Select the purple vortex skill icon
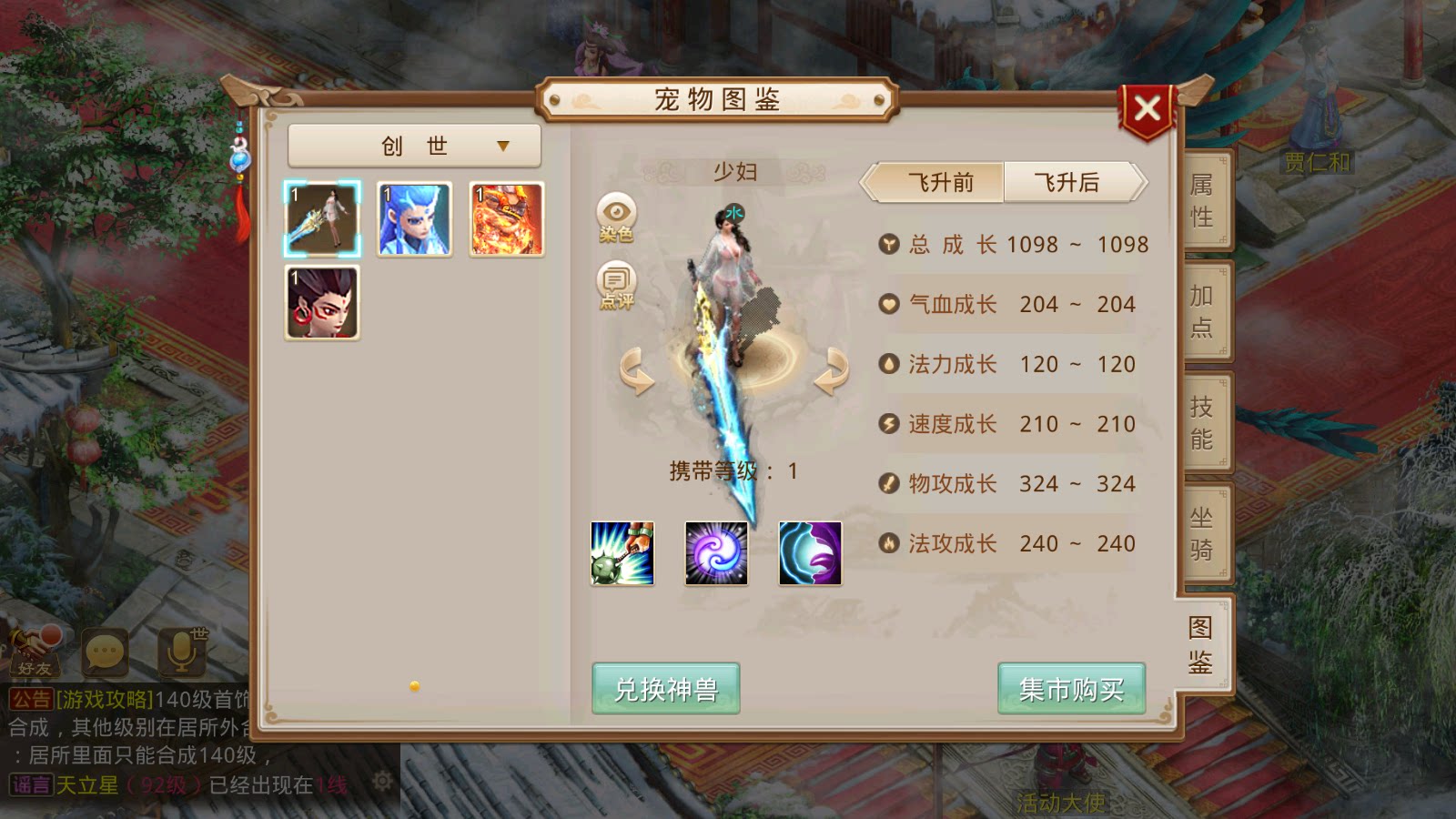This screenshot has height=819, width=1456. [716, 555]
